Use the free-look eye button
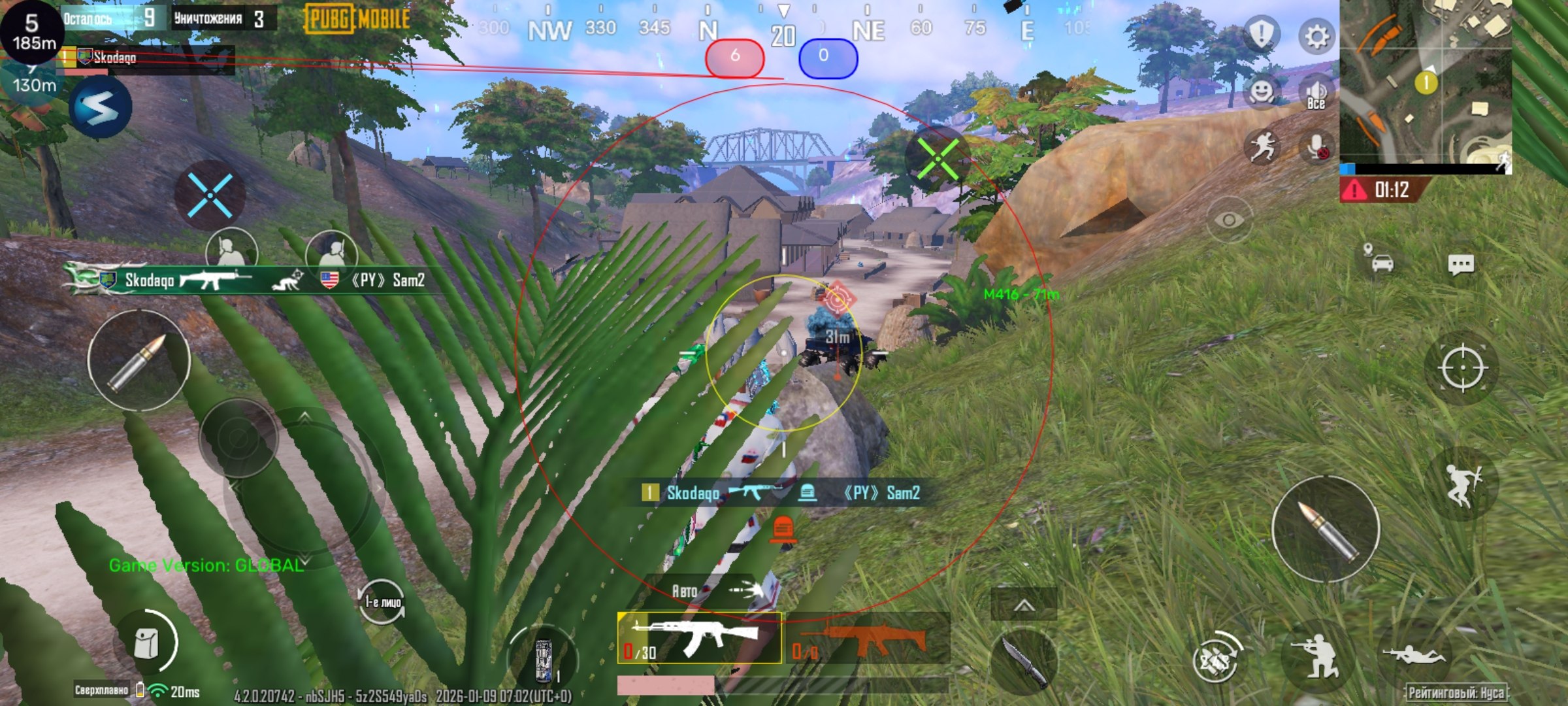Viewport: 1568px width, 706px height. click(1228, 220)
